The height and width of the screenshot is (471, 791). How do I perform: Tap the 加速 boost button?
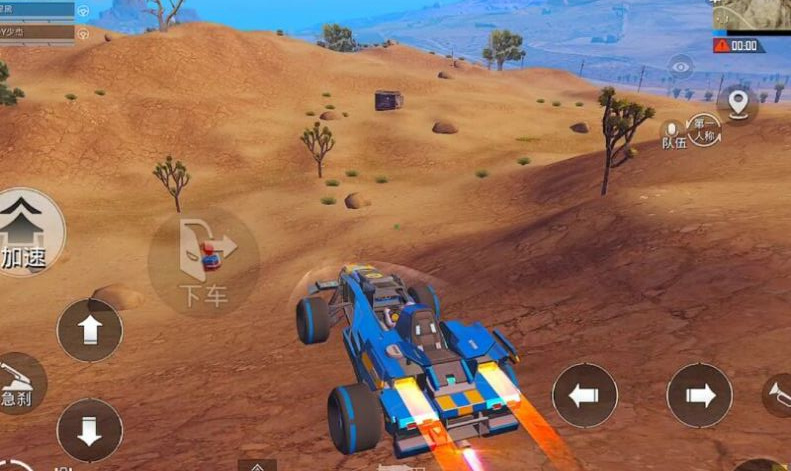[x=28, y=232]
